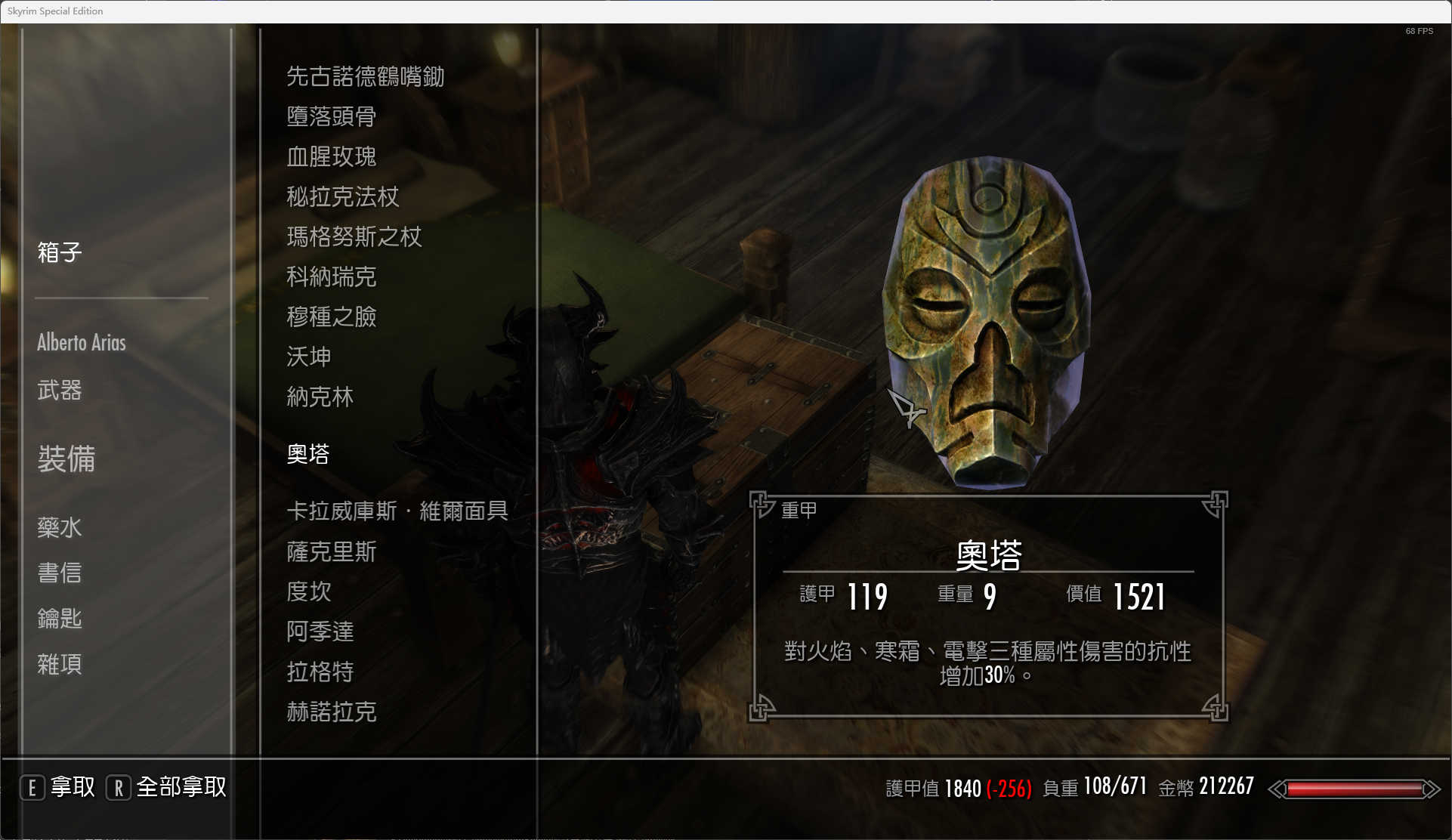1452x840 pixels.
Task: Select the 薩克里斯 item
Action: tap(331, 552)
